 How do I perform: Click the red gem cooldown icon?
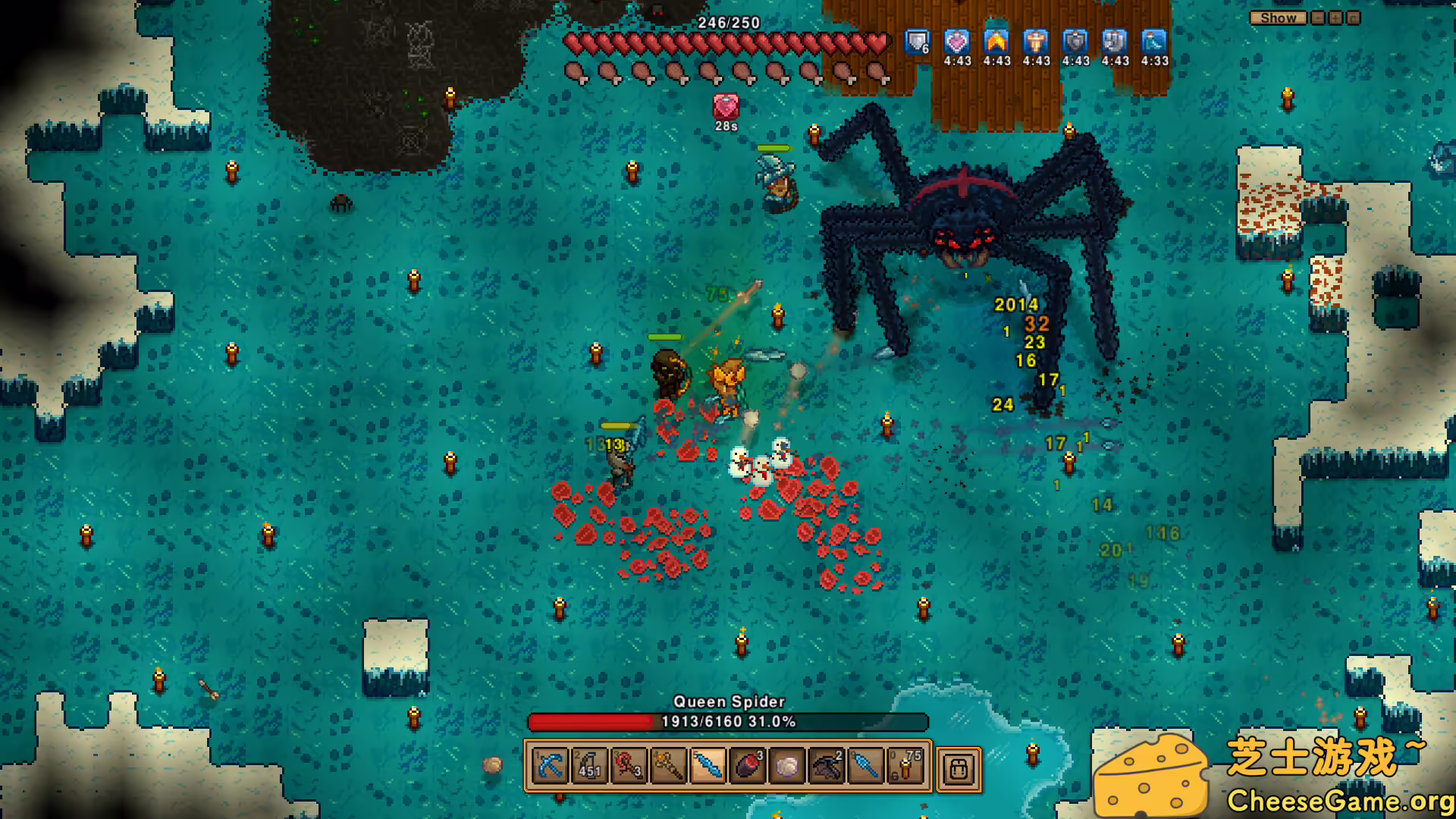726,106
